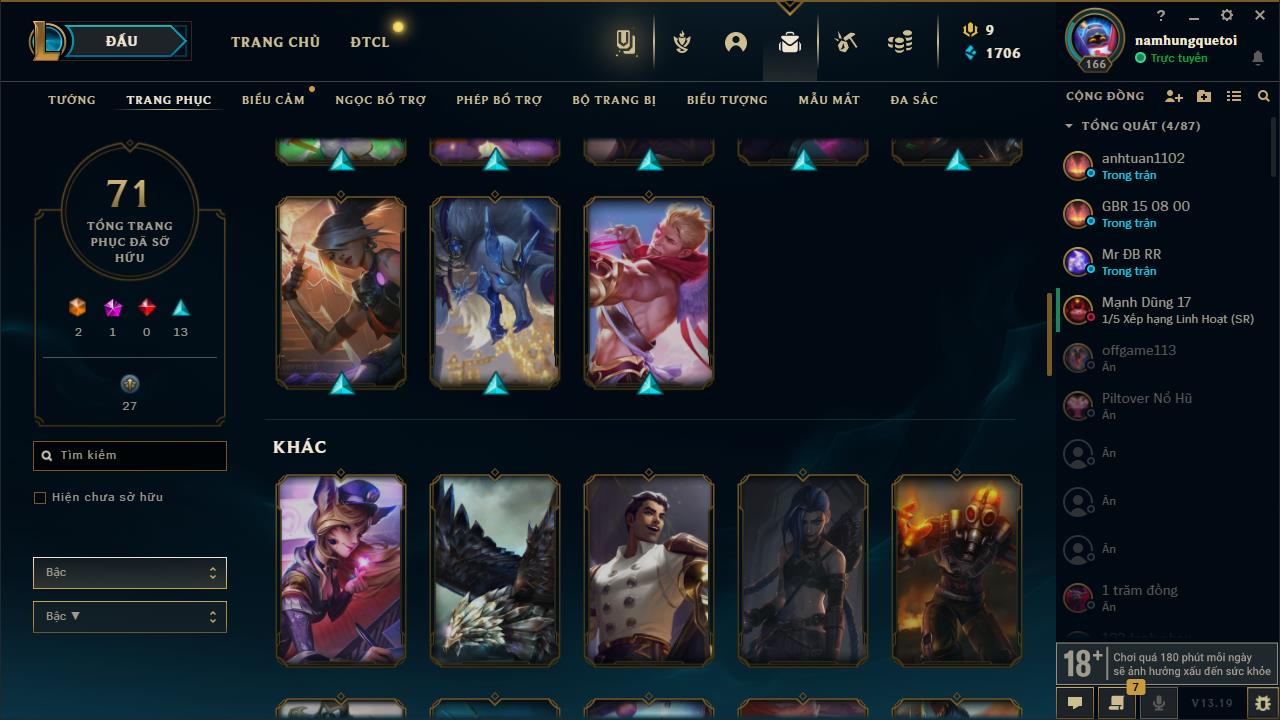Image resolution: width=1280 pixels, height=720 pixels.
Task: Open the ĐTCL menu item
Action: point(369,42)
